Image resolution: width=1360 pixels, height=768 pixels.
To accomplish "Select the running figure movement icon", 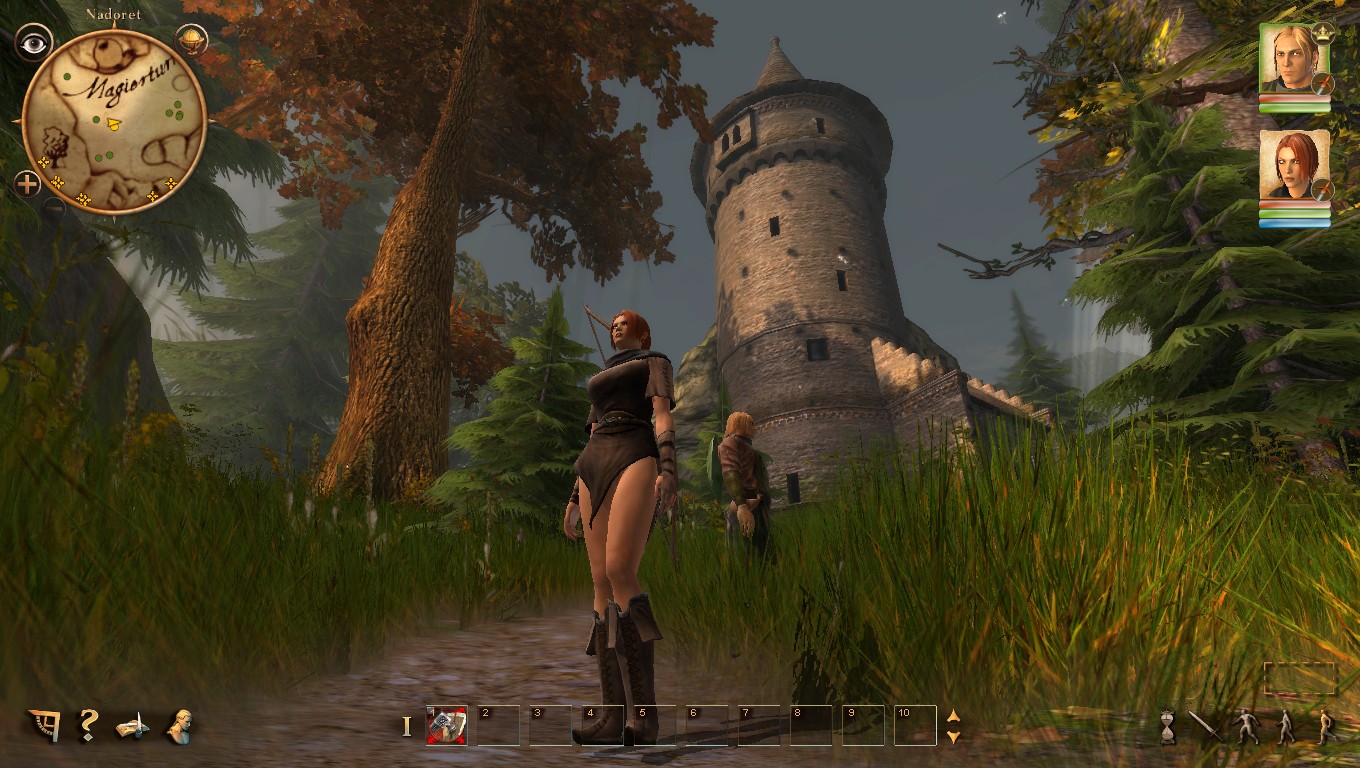I will (1326, 727).
